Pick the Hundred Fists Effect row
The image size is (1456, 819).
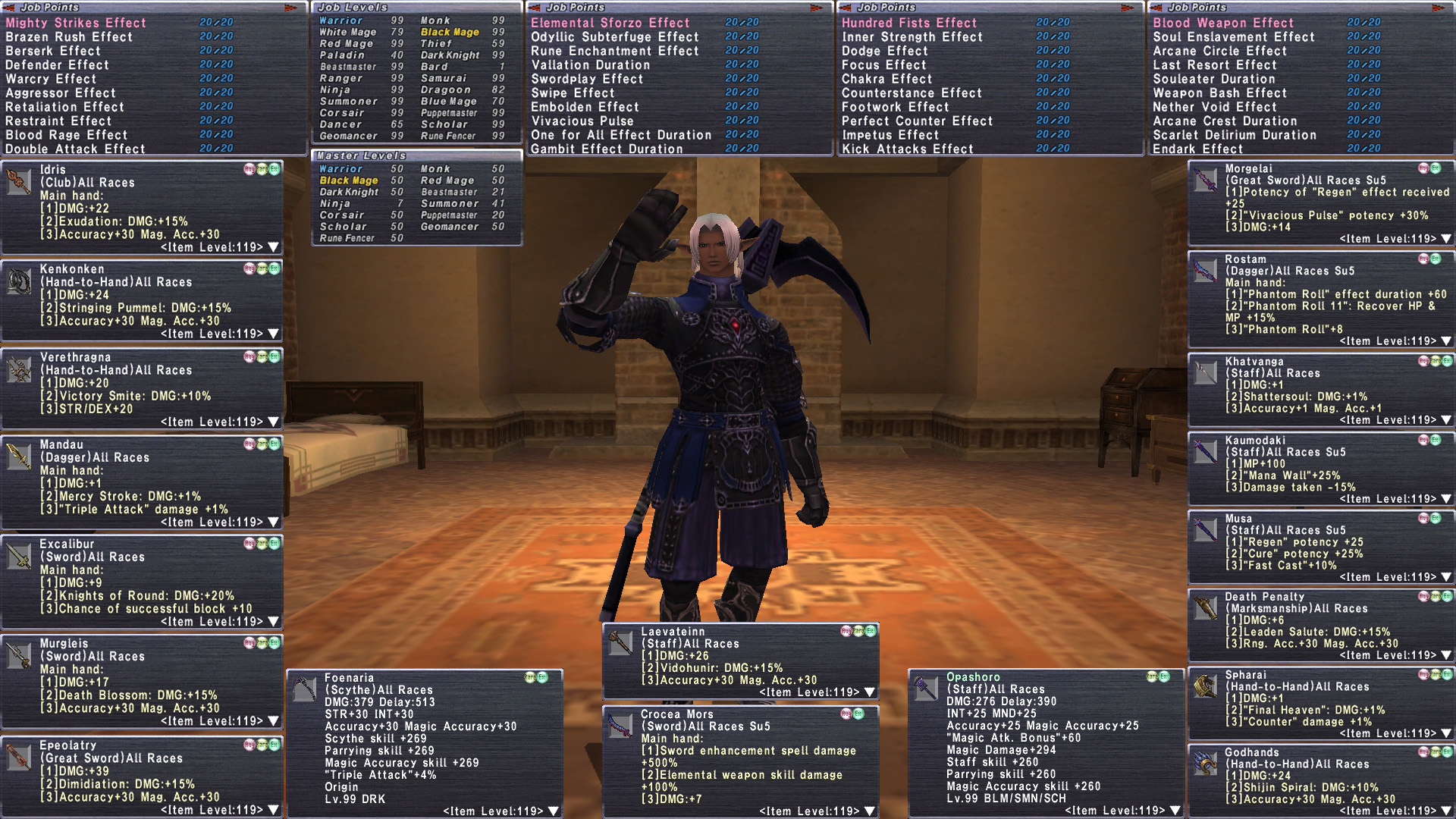tap(908, 23)
